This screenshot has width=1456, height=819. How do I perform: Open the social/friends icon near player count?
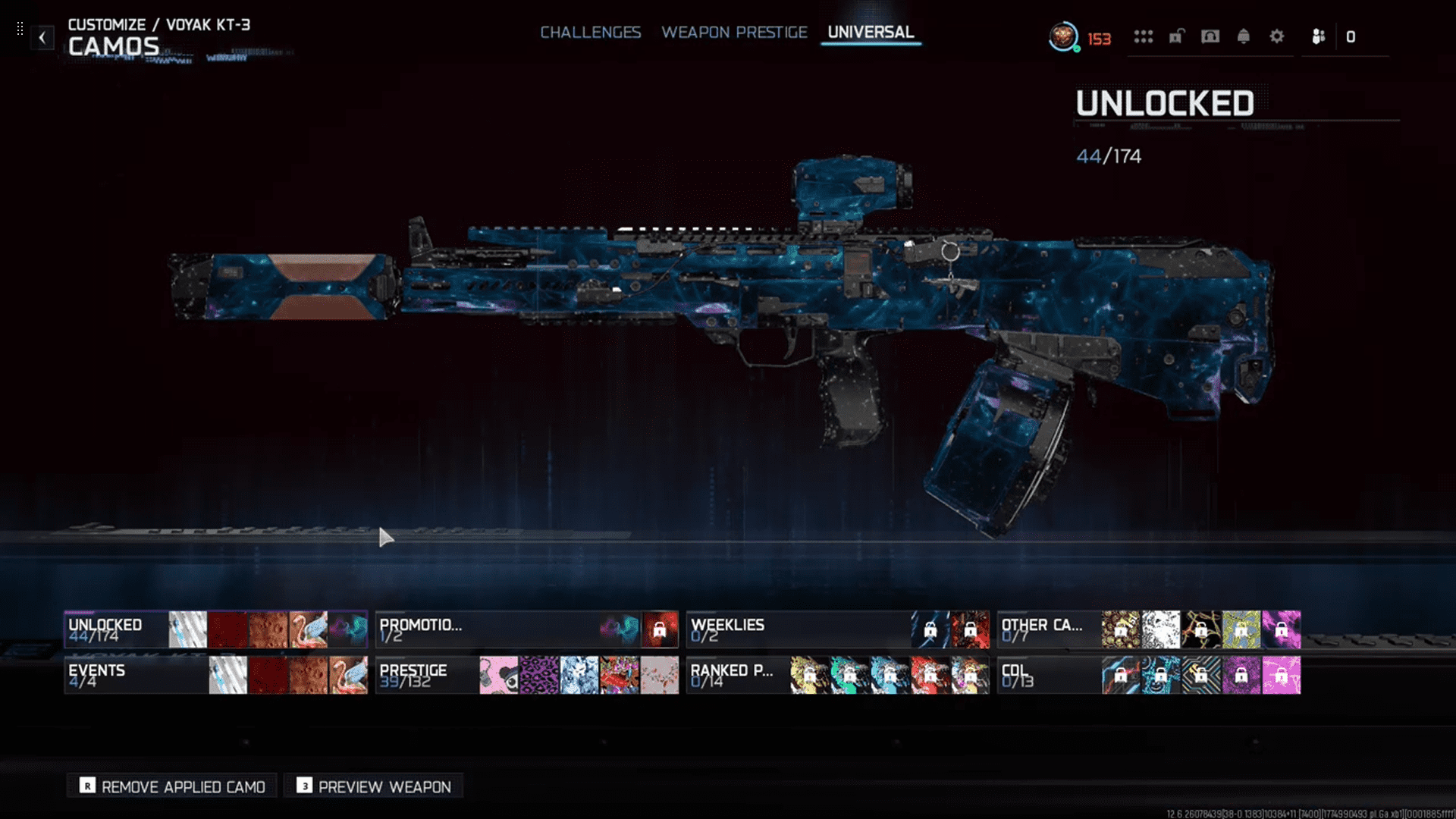[x=1317, y=36]
